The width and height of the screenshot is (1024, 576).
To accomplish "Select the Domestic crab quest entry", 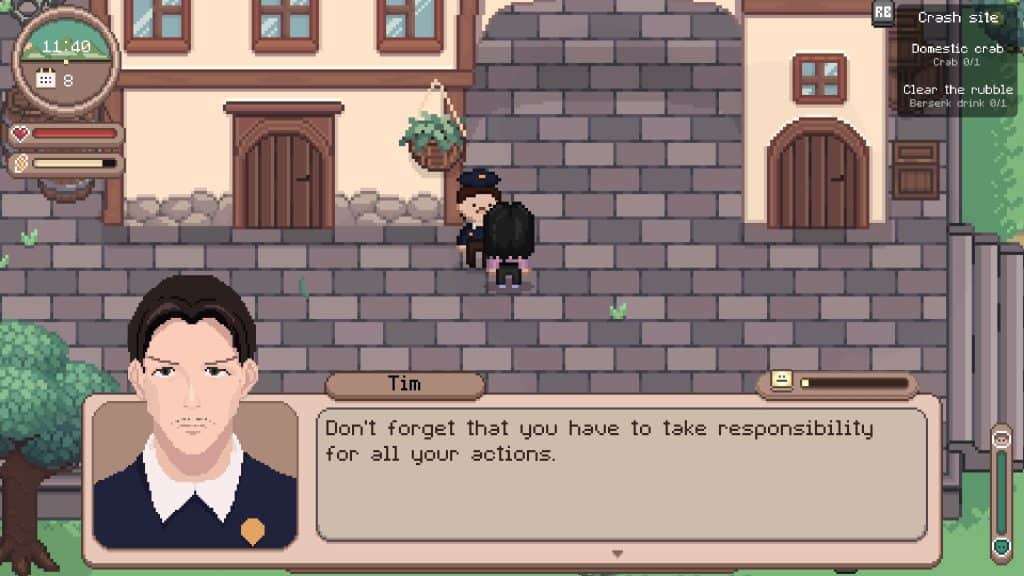I will [956, 53].
